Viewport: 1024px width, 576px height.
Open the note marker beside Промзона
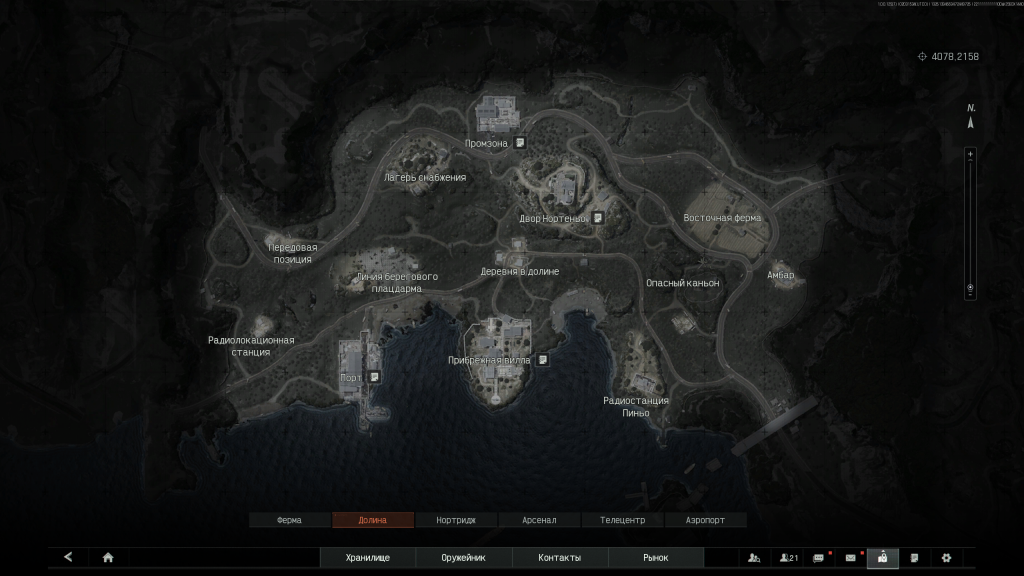coord(520,143)
